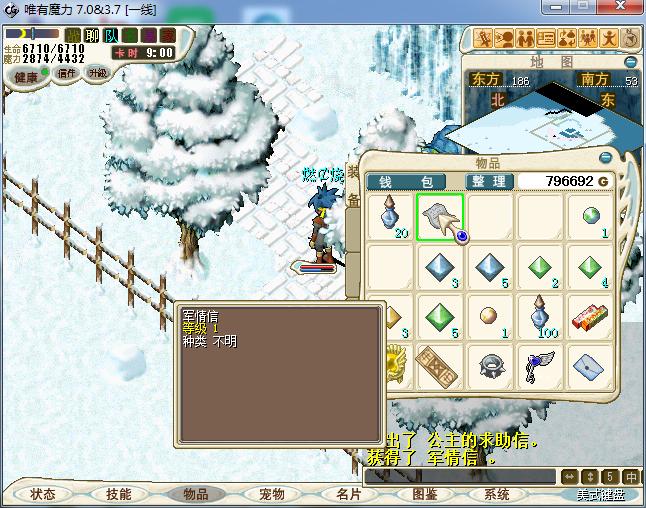Select the potion stack of 100
This screenshot has height=508, width=646.
click(x=540, y=318)
